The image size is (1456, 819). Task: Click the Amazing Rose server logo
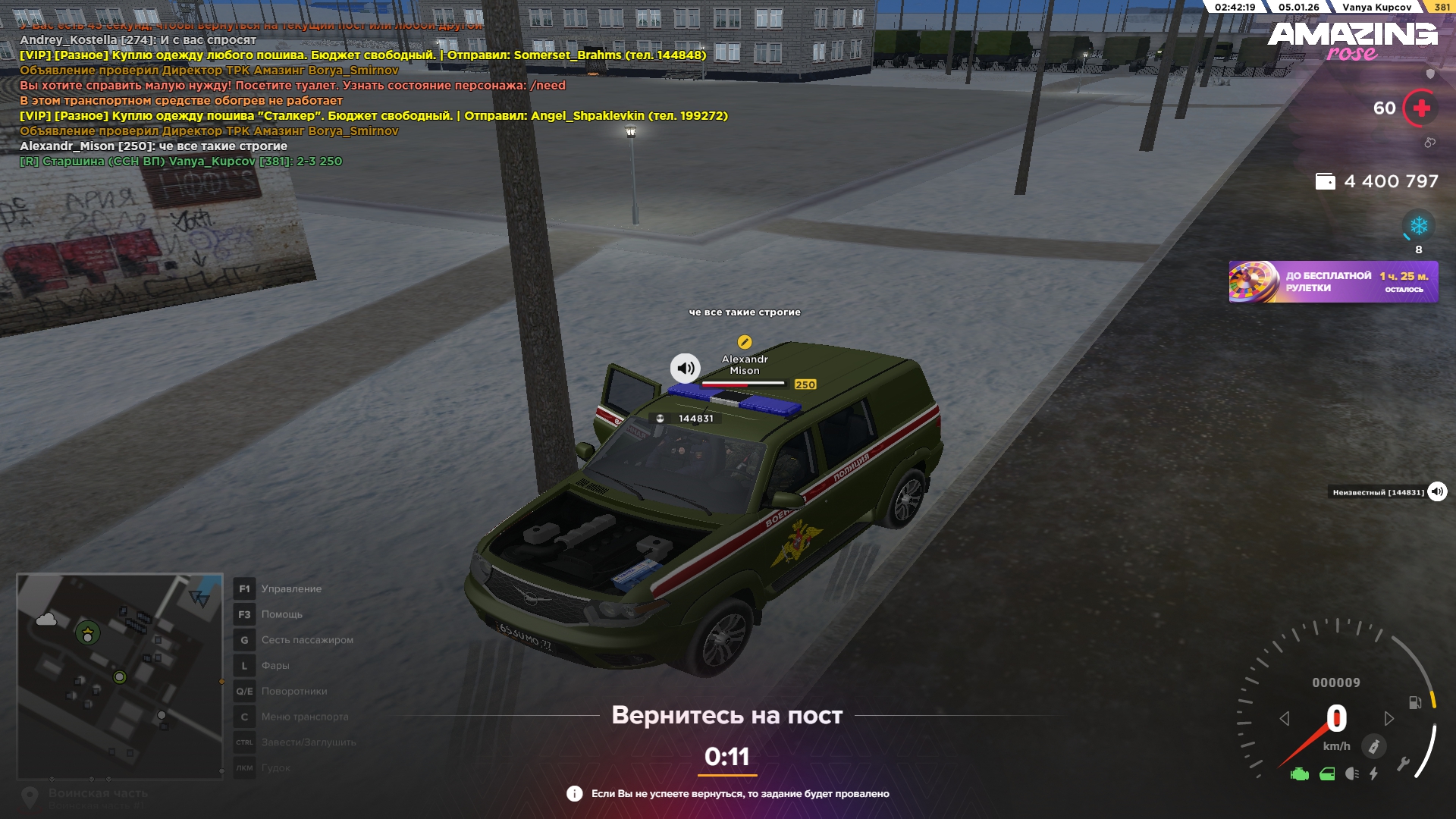pos(1352,40)
